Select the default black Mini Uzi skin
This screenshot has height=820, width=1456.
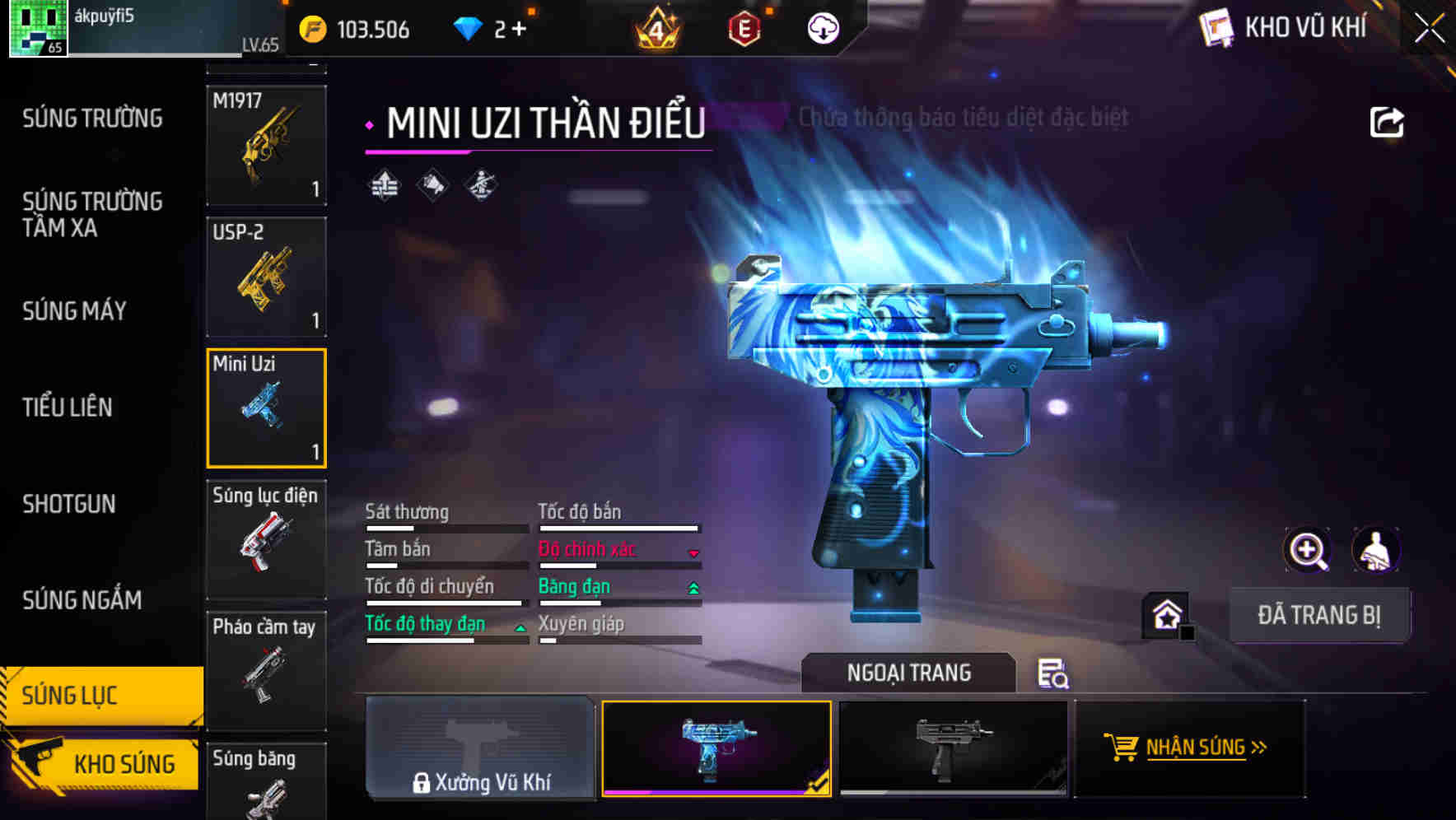pyautogui.click(x=953, y=748)
